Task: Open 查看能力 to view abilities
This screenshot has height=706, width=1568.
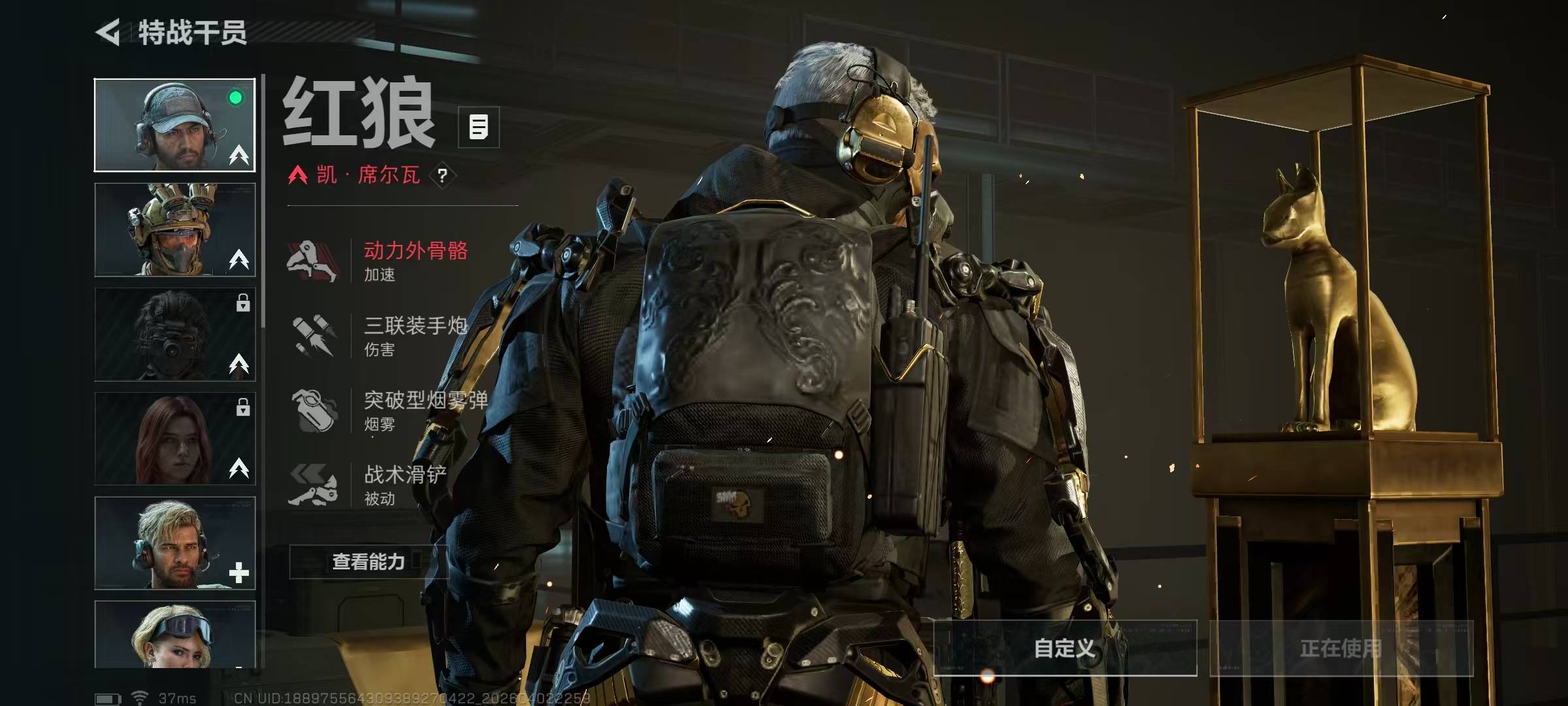Action: coord(368,562)
